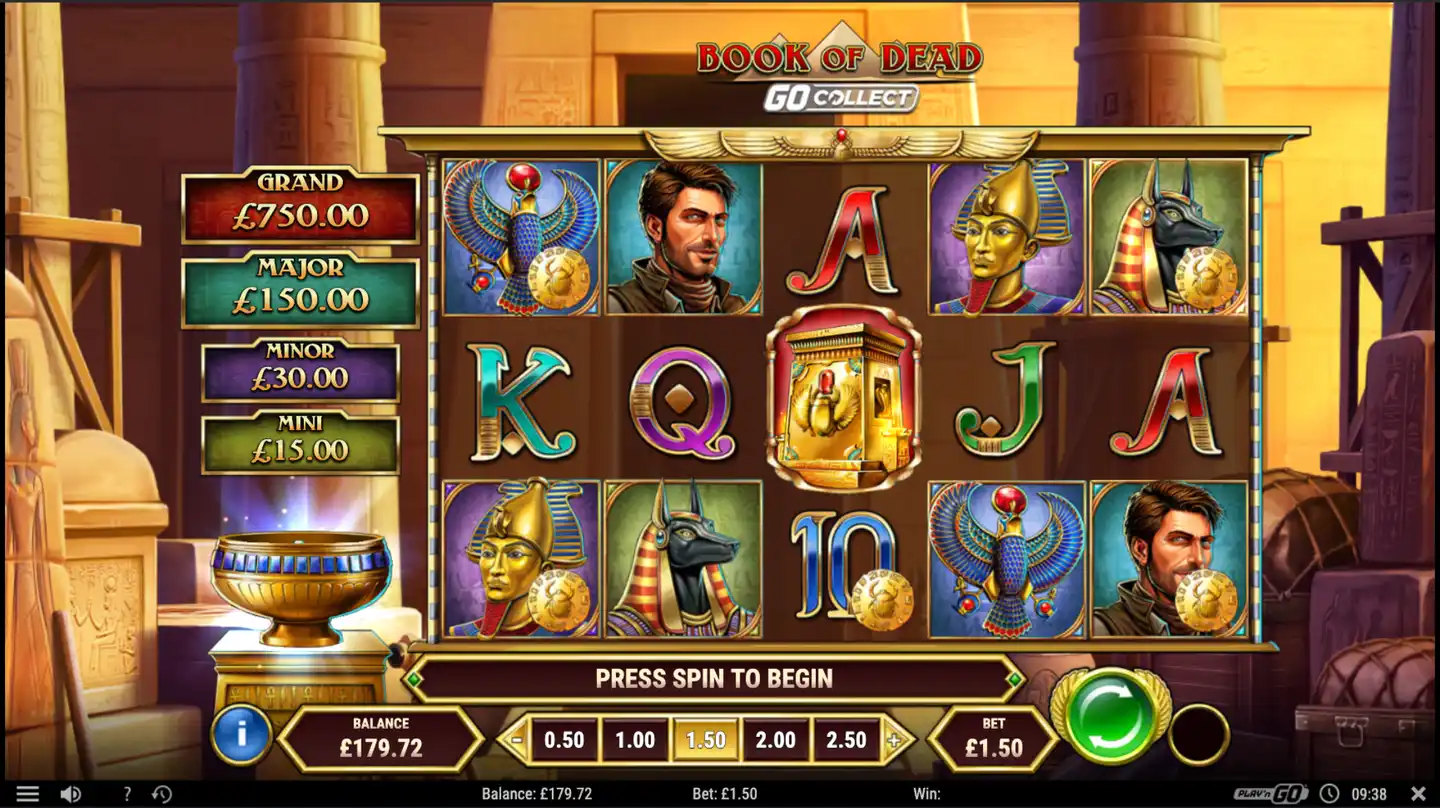The image size is (1440, 808).
Task: Switch bet to 0.50
Action: point(566,740)
